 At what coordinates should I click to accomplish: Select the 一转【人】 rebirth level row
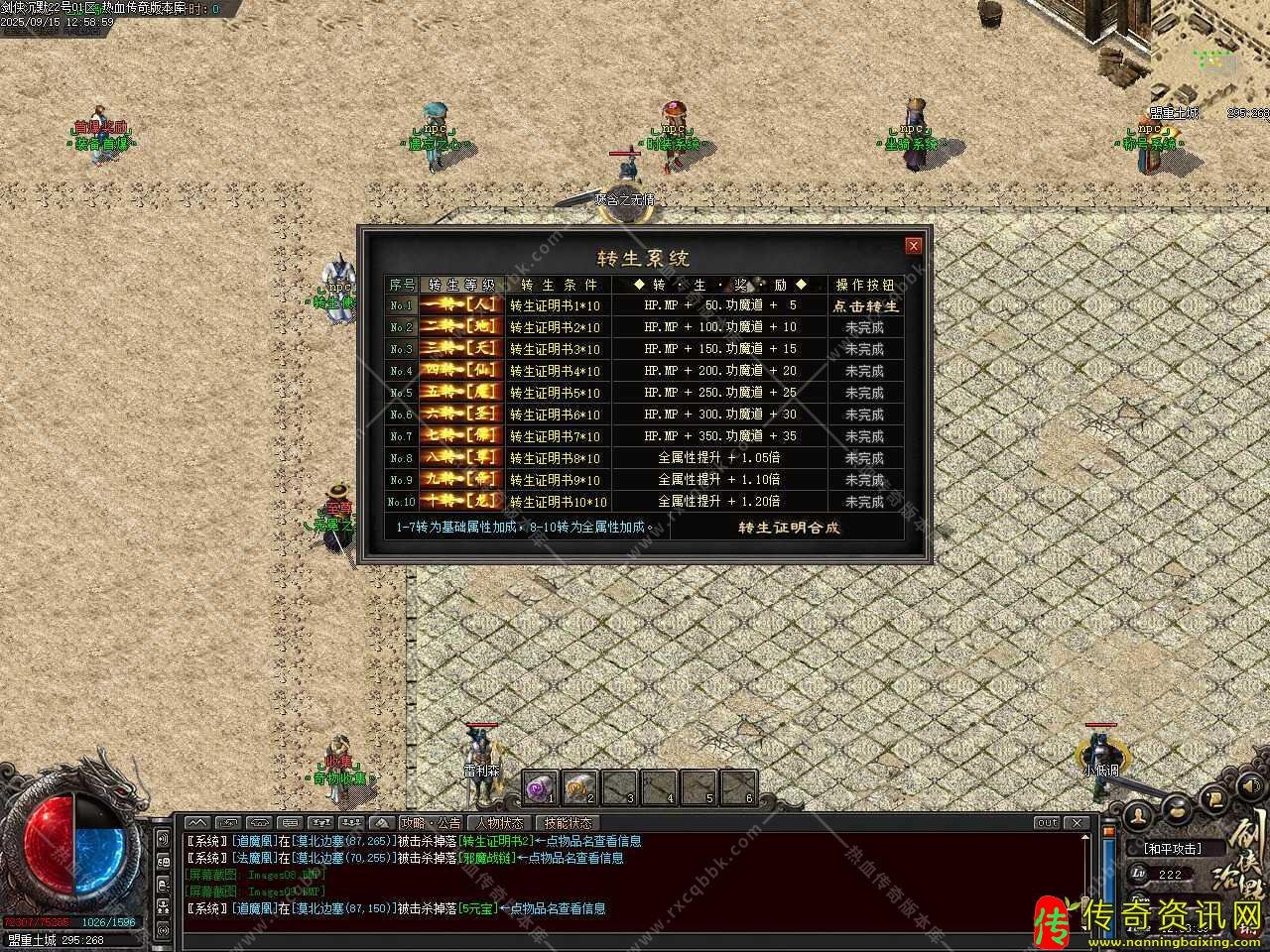coord(461,306)
